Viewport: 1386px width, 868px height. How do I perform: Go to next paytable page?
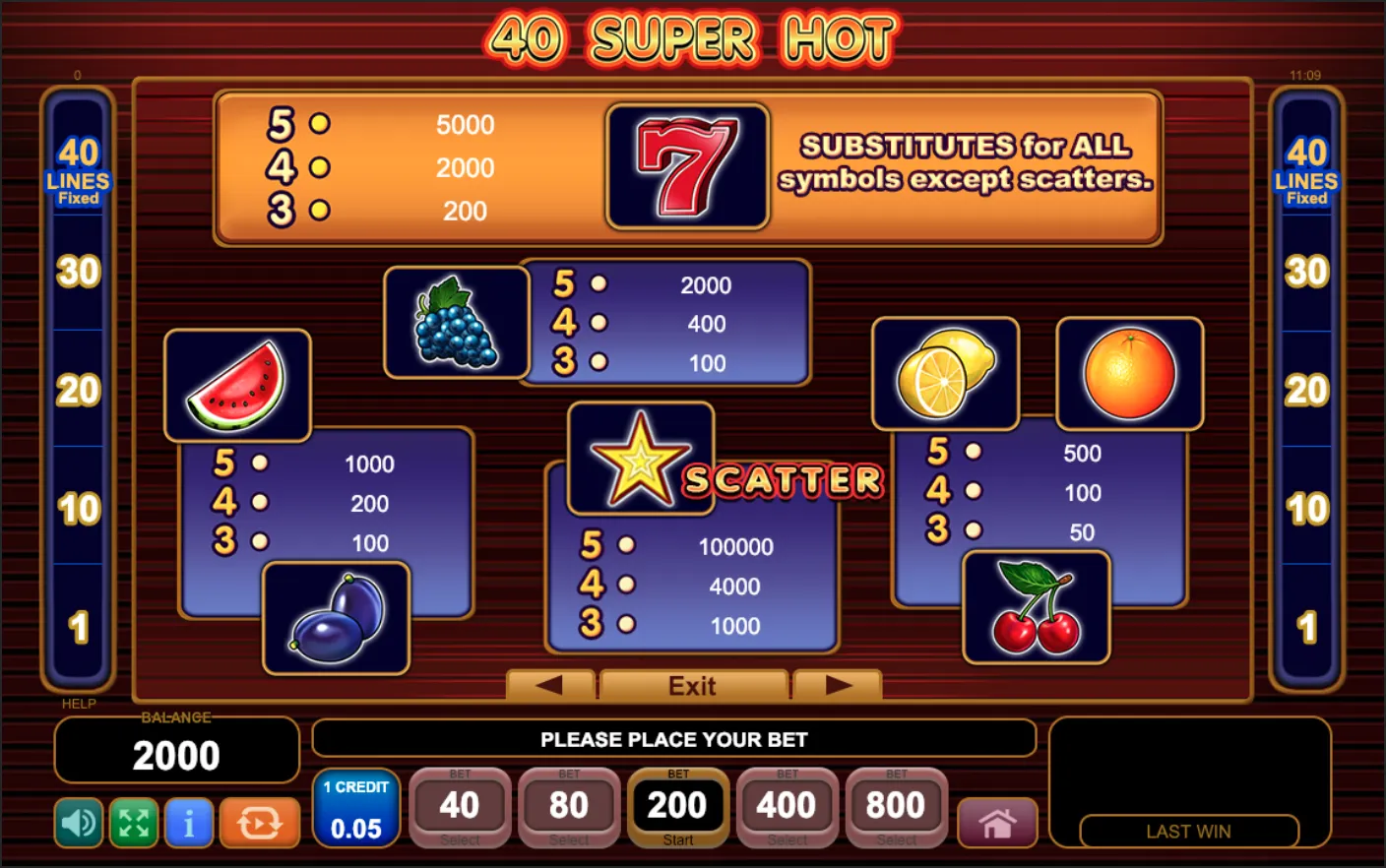(x=838, y=685)
